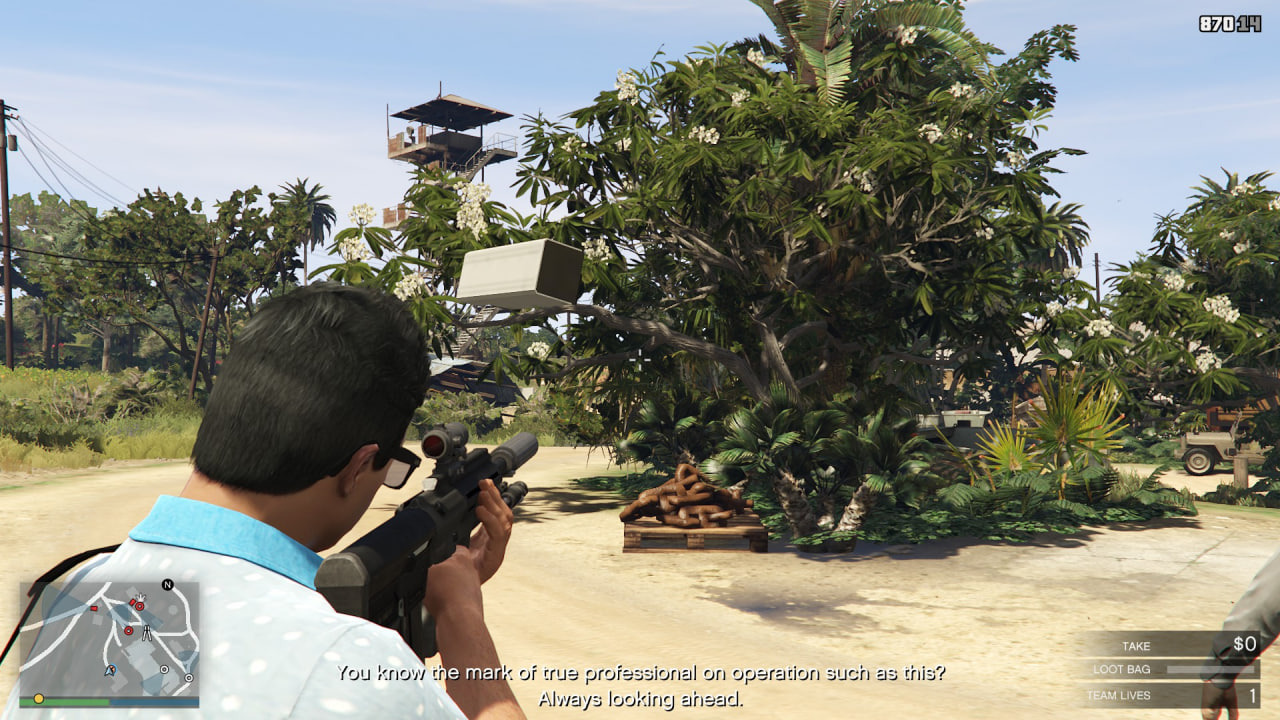Click the yellow dot on the minimap edge
The height and width of the screenshot is (720, 1280).
point(39,698)
